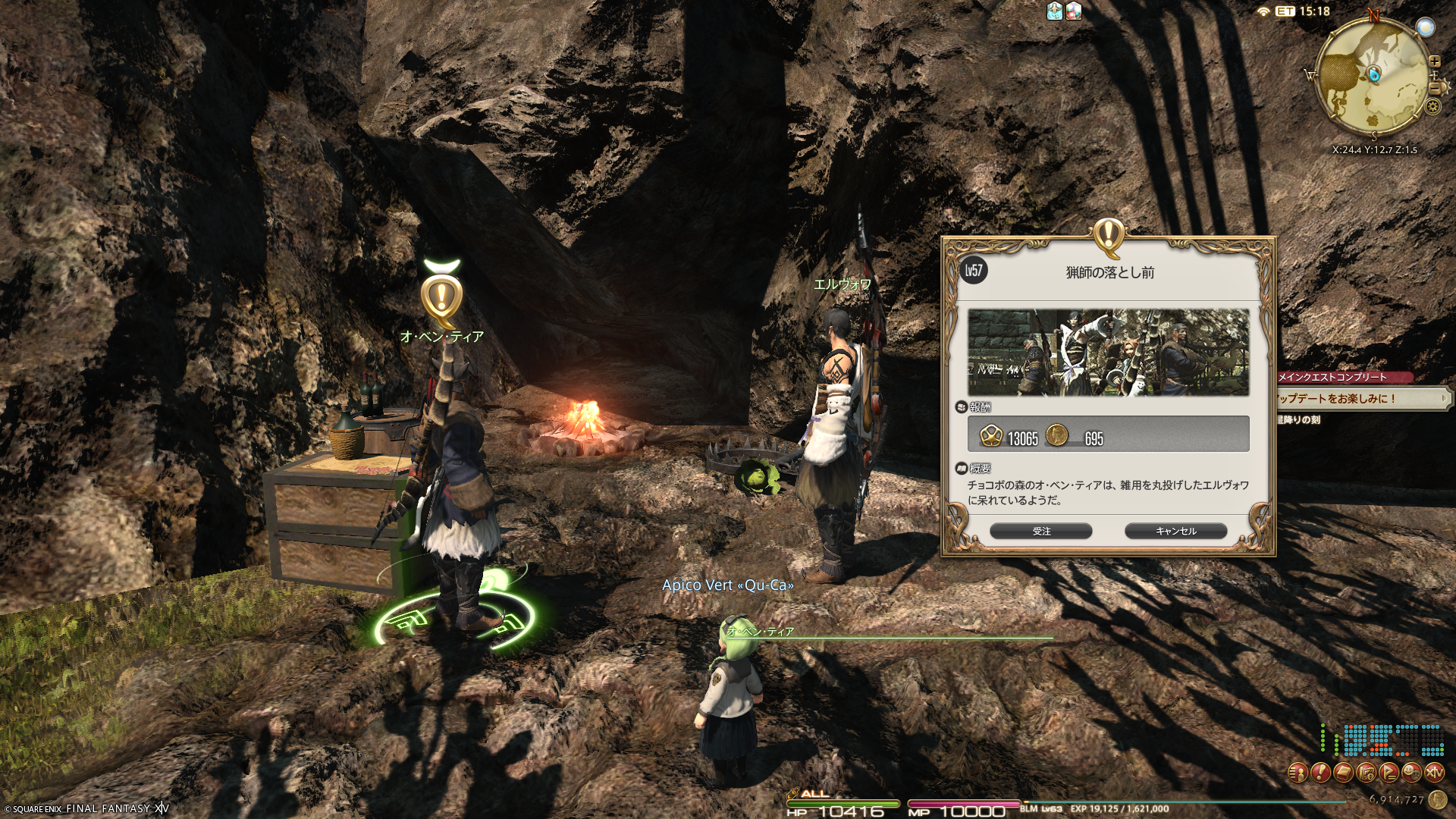
Task: Open the area map from the minimap
Action: point(1373,76)
